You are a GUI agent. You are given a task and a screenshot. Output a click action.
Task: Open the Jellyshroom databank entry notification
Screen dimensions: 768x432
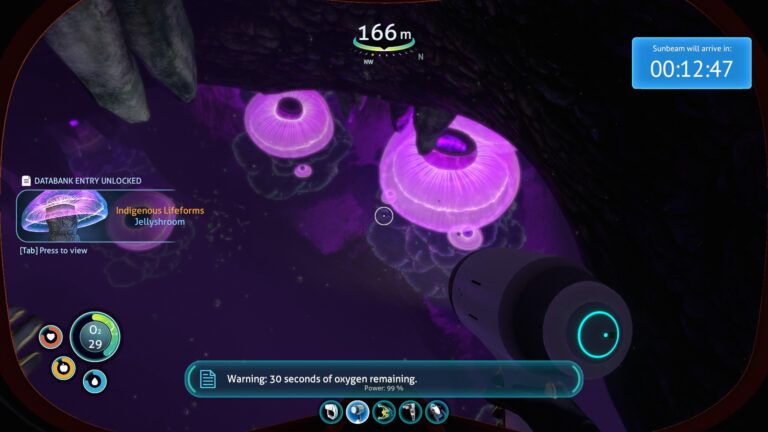(96, 216)
